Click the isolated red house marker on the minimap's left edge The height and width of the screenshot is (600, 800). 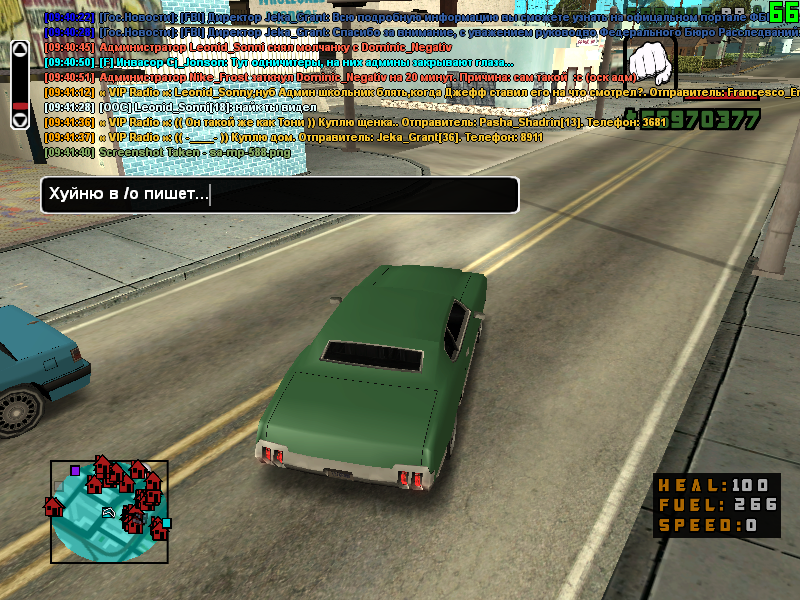tap(53, 506)
